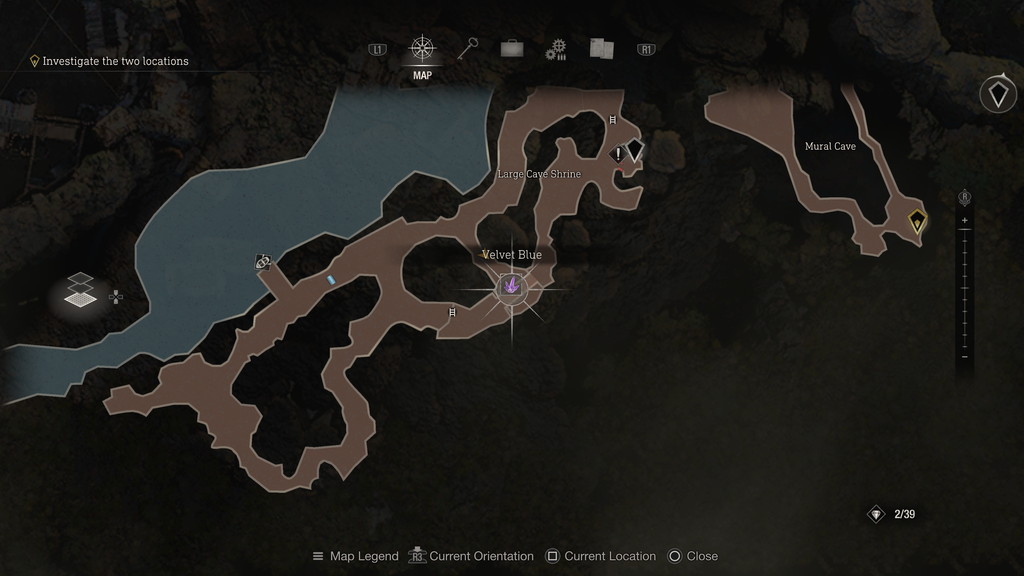Screen dimensions: 1024x576
Task: Click the treasure counter gem icon
Action: pos(876,514)
